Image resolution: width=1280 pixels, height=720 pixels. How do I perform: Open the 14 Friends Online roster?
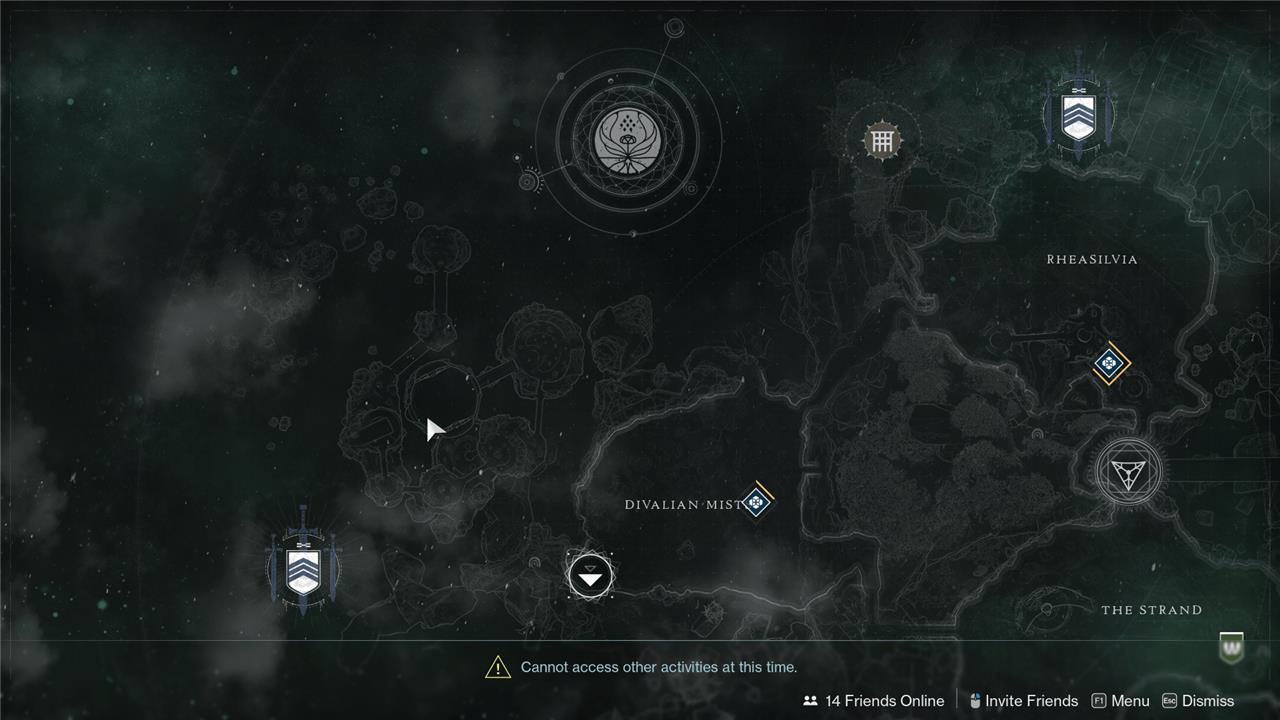coord(874,701)
